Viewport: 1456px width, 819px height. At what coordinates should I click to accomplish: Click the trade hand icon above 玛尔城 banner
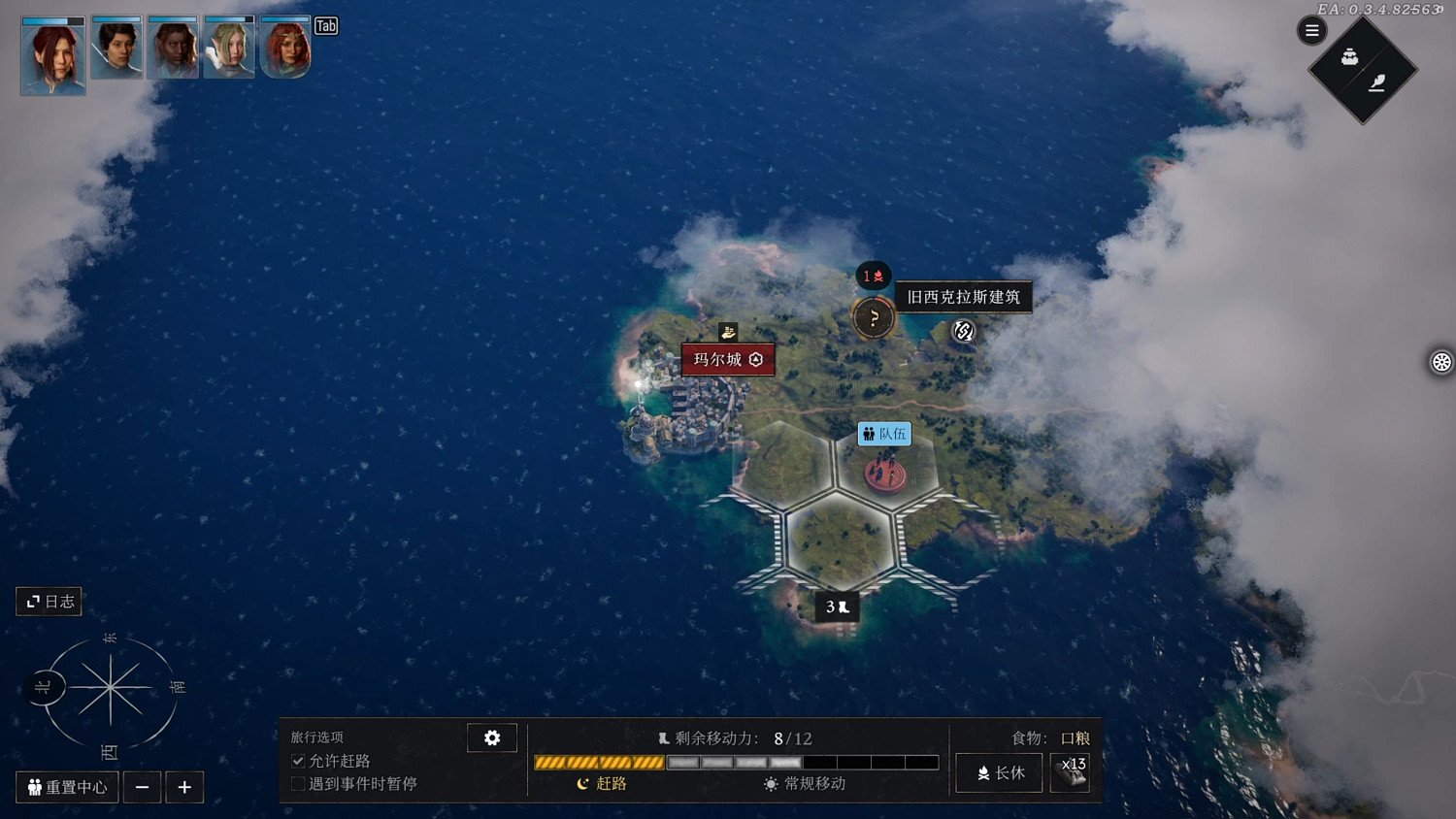coord(728,332)
